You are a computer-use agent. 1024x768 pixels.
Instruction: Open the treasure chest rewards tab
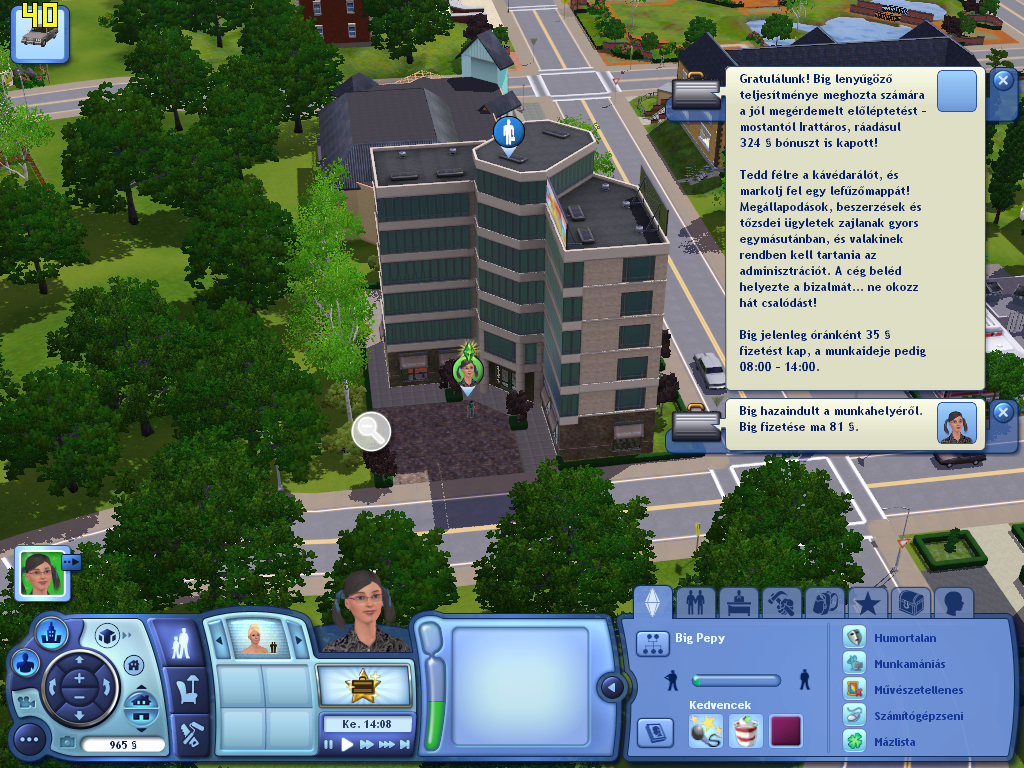click(911, 602)
